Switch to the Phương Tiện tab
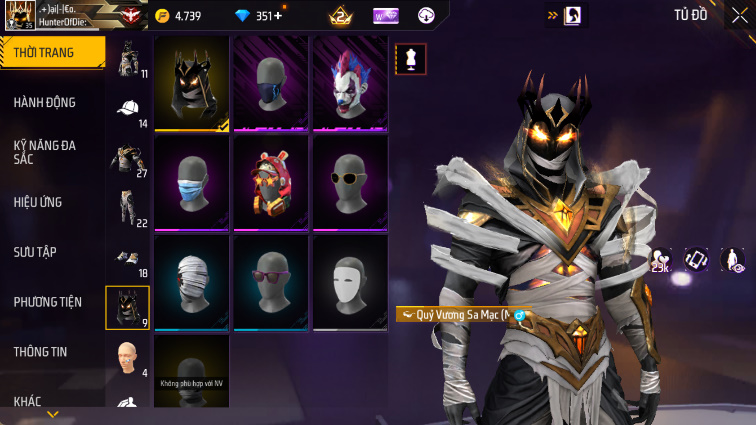This screenshot has height=425, width=756. [47, 302]
